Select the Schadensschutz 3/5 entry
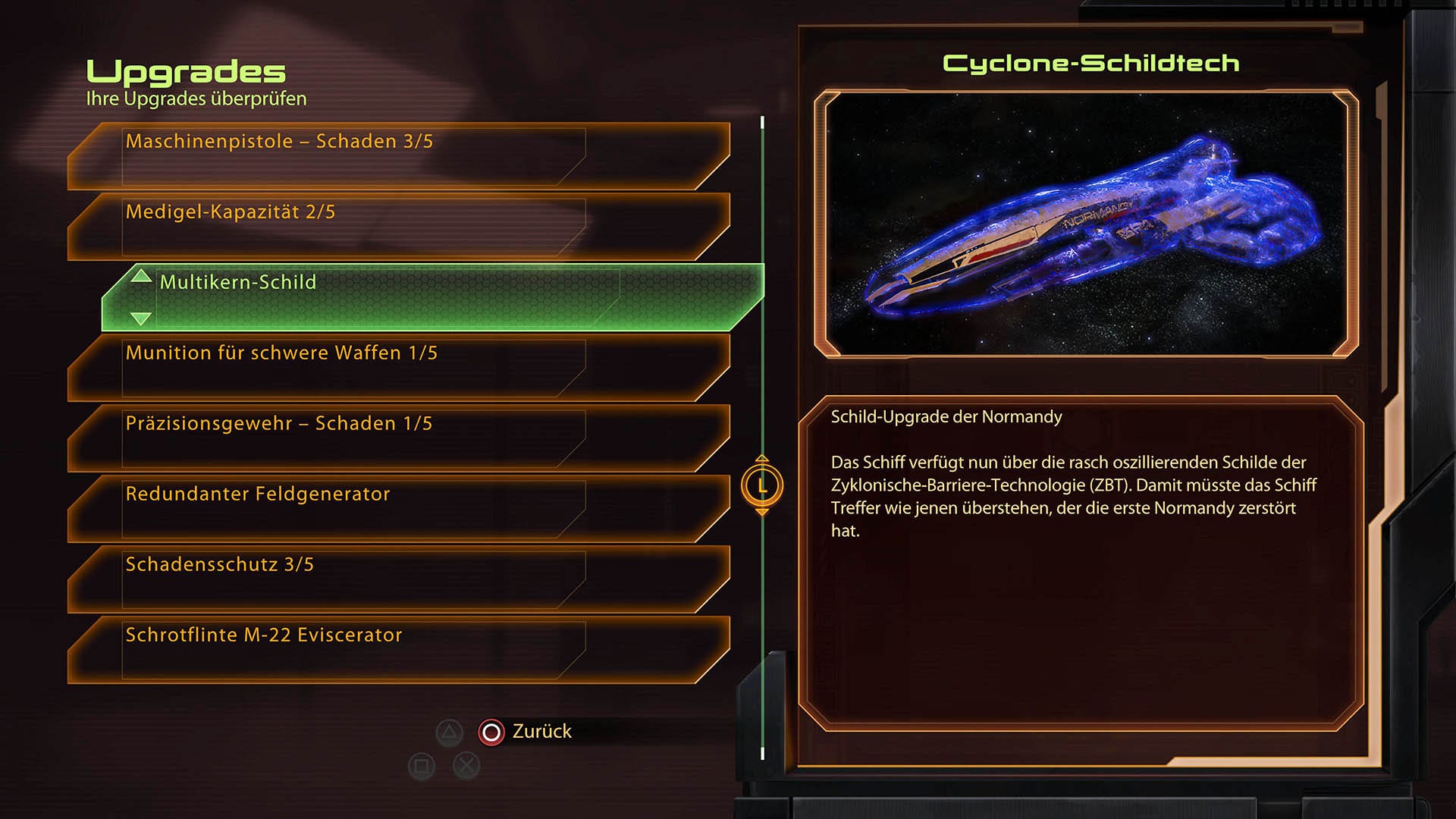Screen dimensions: 1456x819 click(x=398, y=579)
